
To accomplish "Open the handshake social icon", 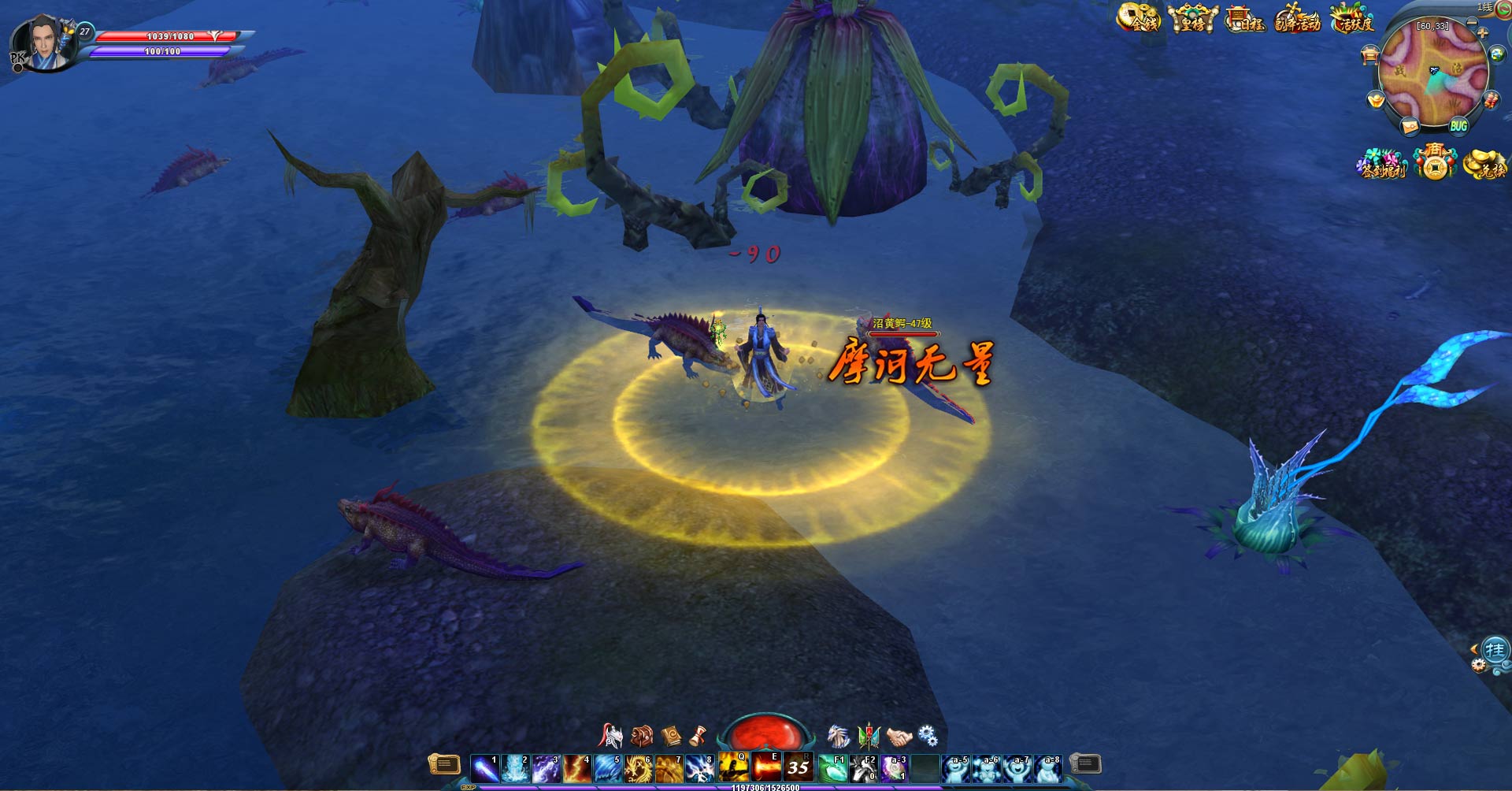I will pos(899,736).
